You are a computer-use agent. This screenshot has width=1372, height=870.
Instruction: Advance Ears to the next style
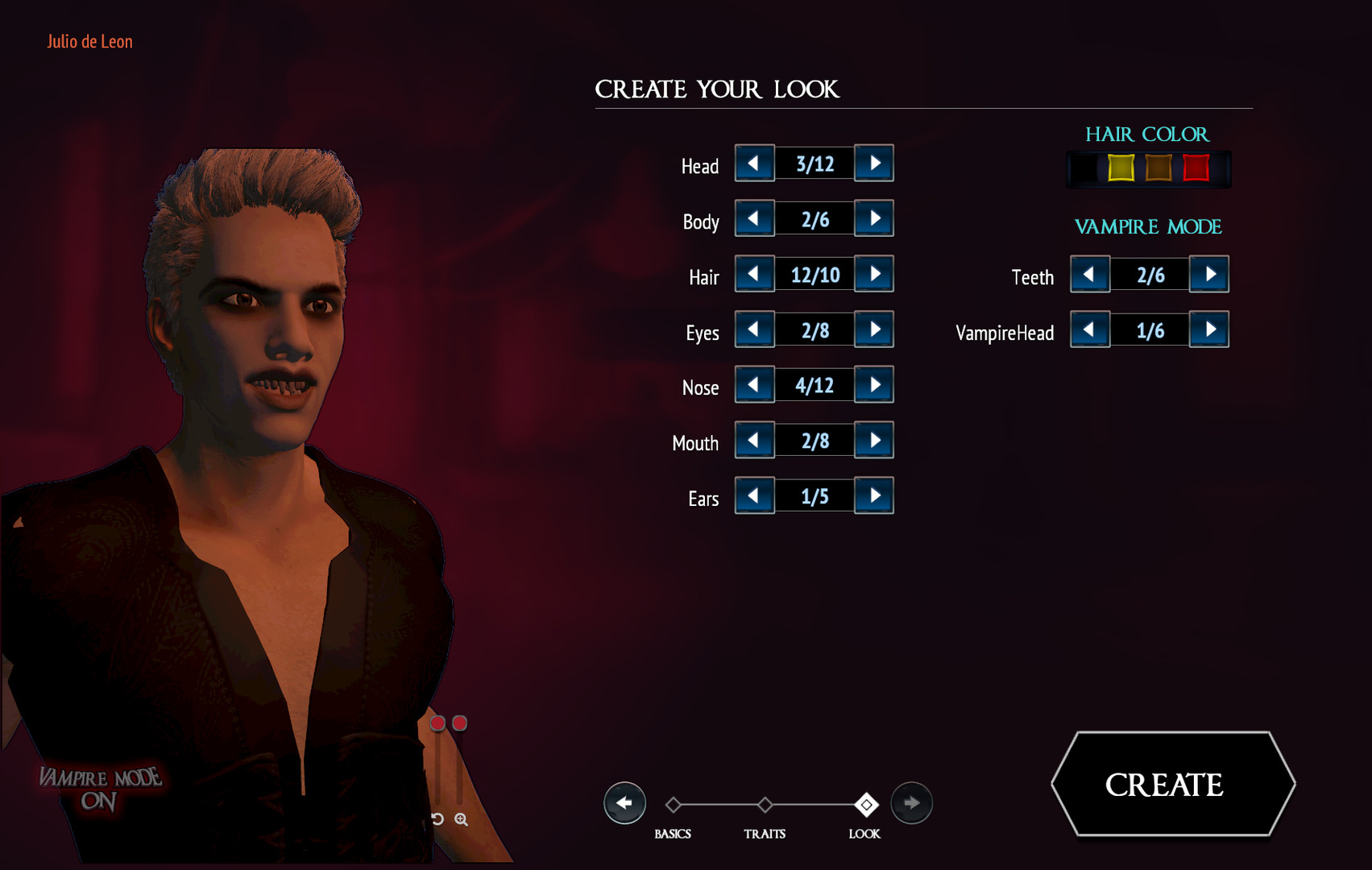coord(874,495)
